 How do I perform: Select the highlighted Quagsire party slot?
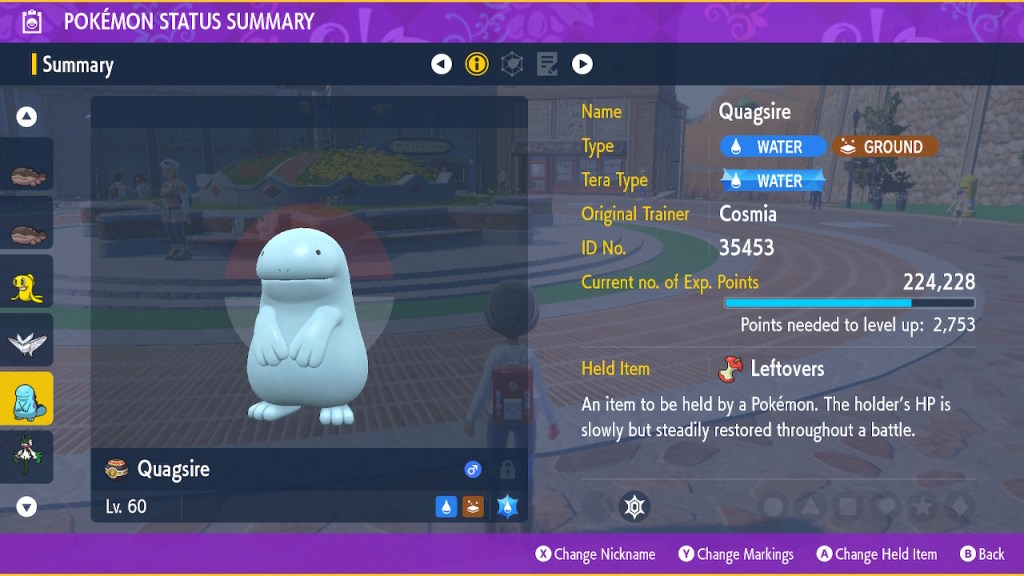coord(27,400)
